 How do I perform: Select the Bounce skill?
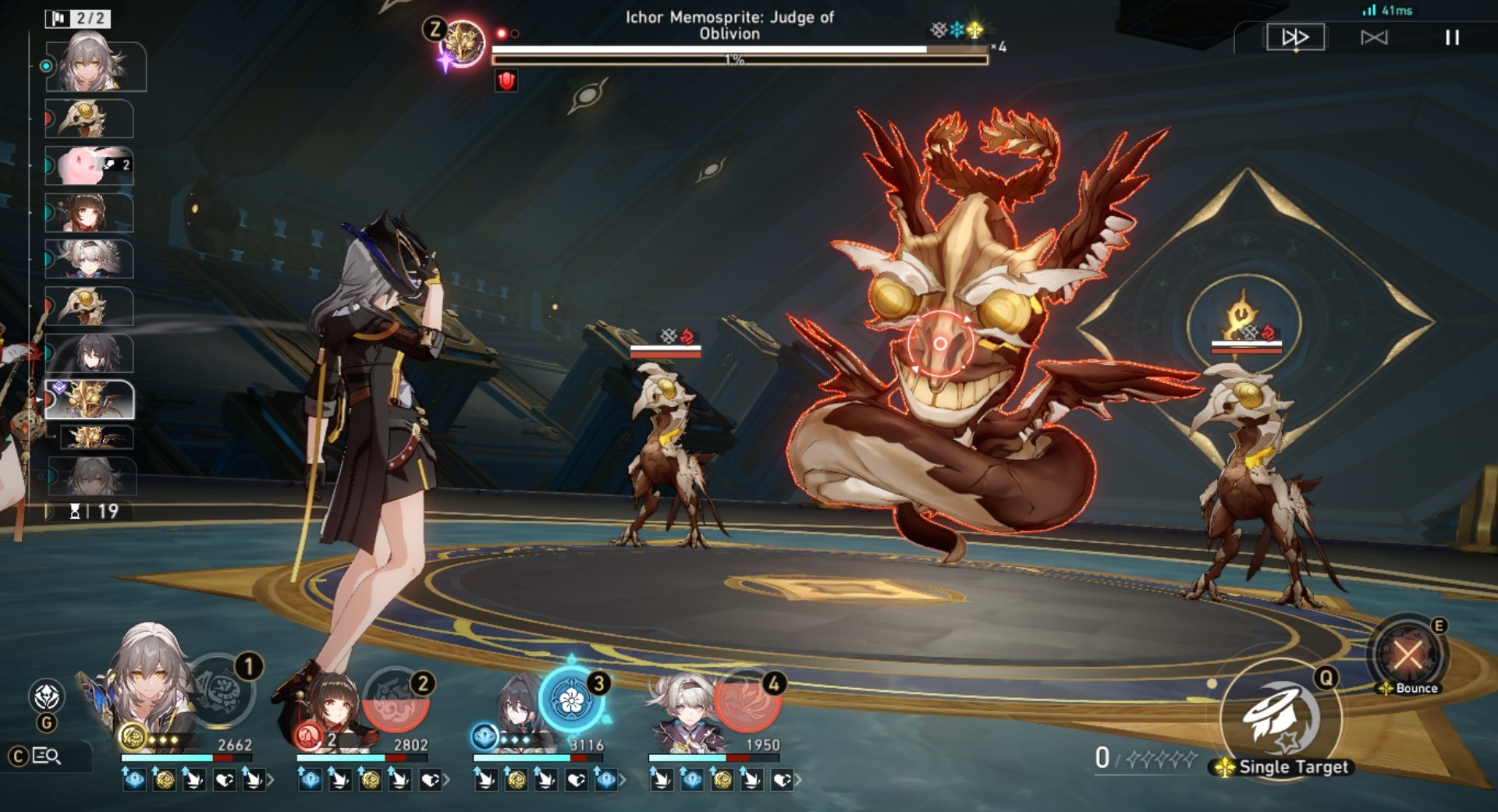(x=1407, y=654)
